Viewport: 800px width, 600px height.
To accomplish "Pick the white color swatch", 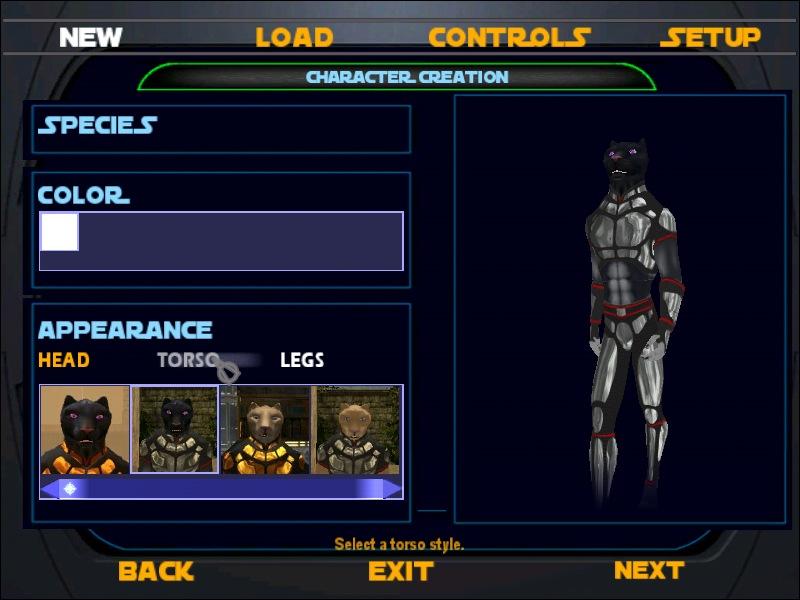I will coord(59,232).
